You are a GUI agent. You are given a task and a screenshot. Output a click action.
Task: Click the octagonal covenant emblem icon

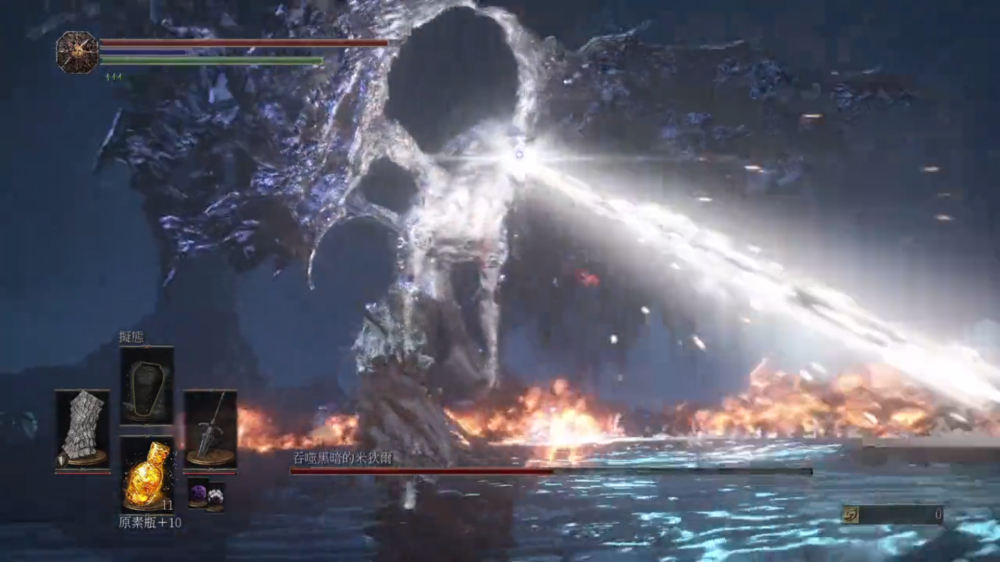coord(77,52)
